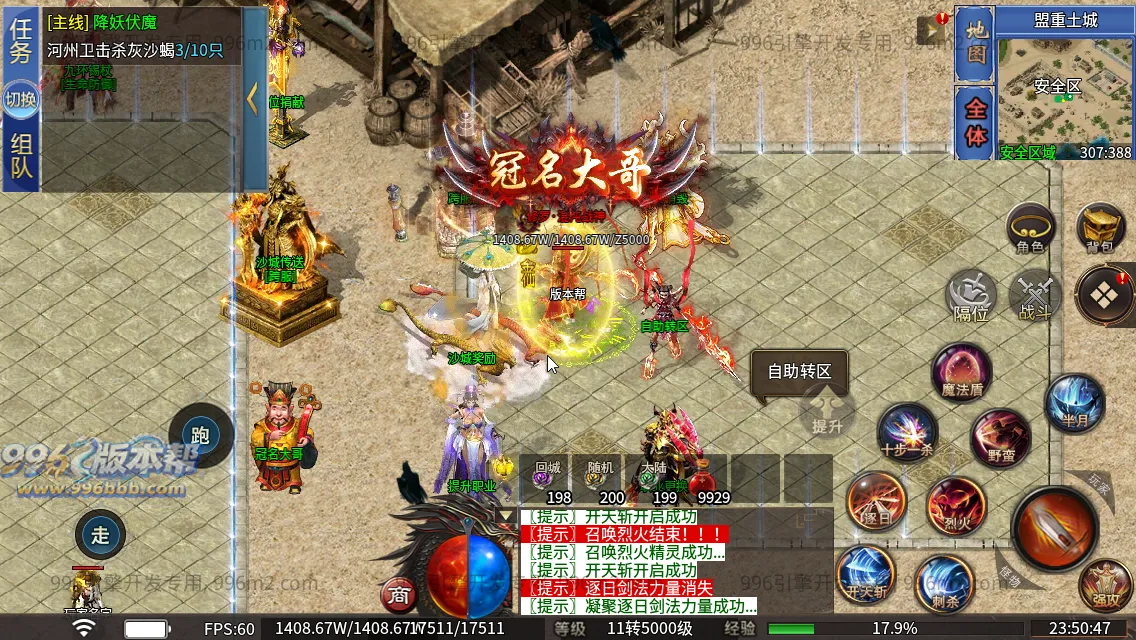Open the 角色 character sheet
The image size is (1136, 640).
click(x=1030, y=228)
